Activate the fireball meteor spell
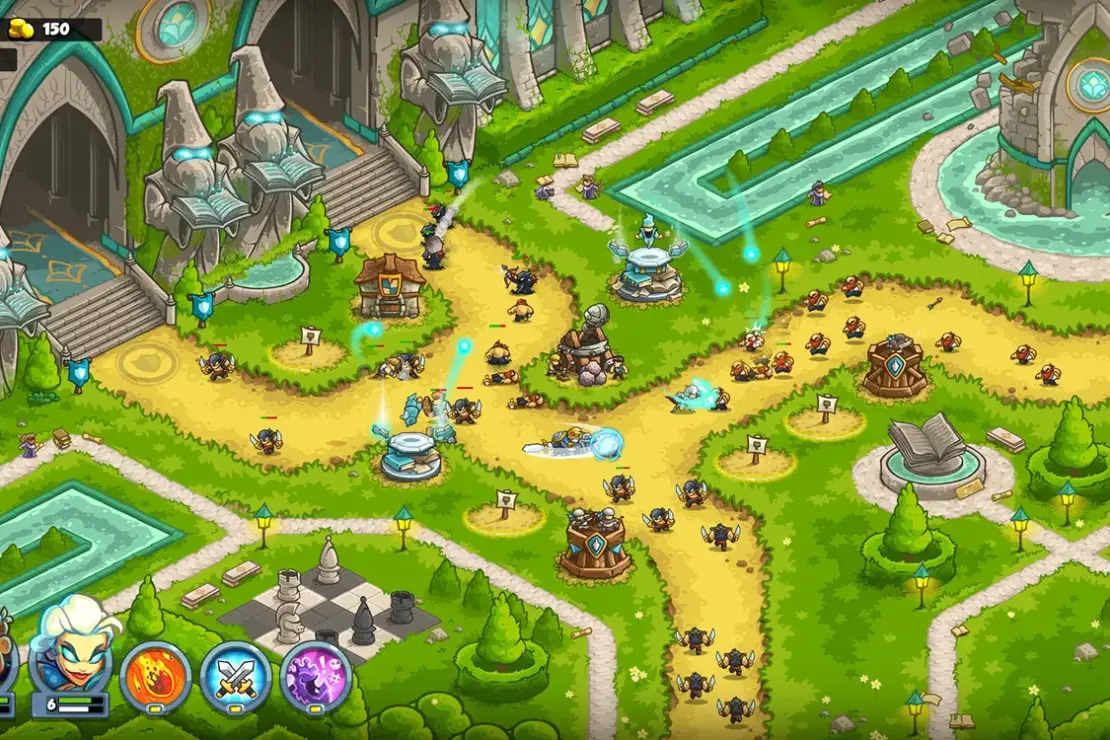The image size is (1110, 740). pos(156,677)
